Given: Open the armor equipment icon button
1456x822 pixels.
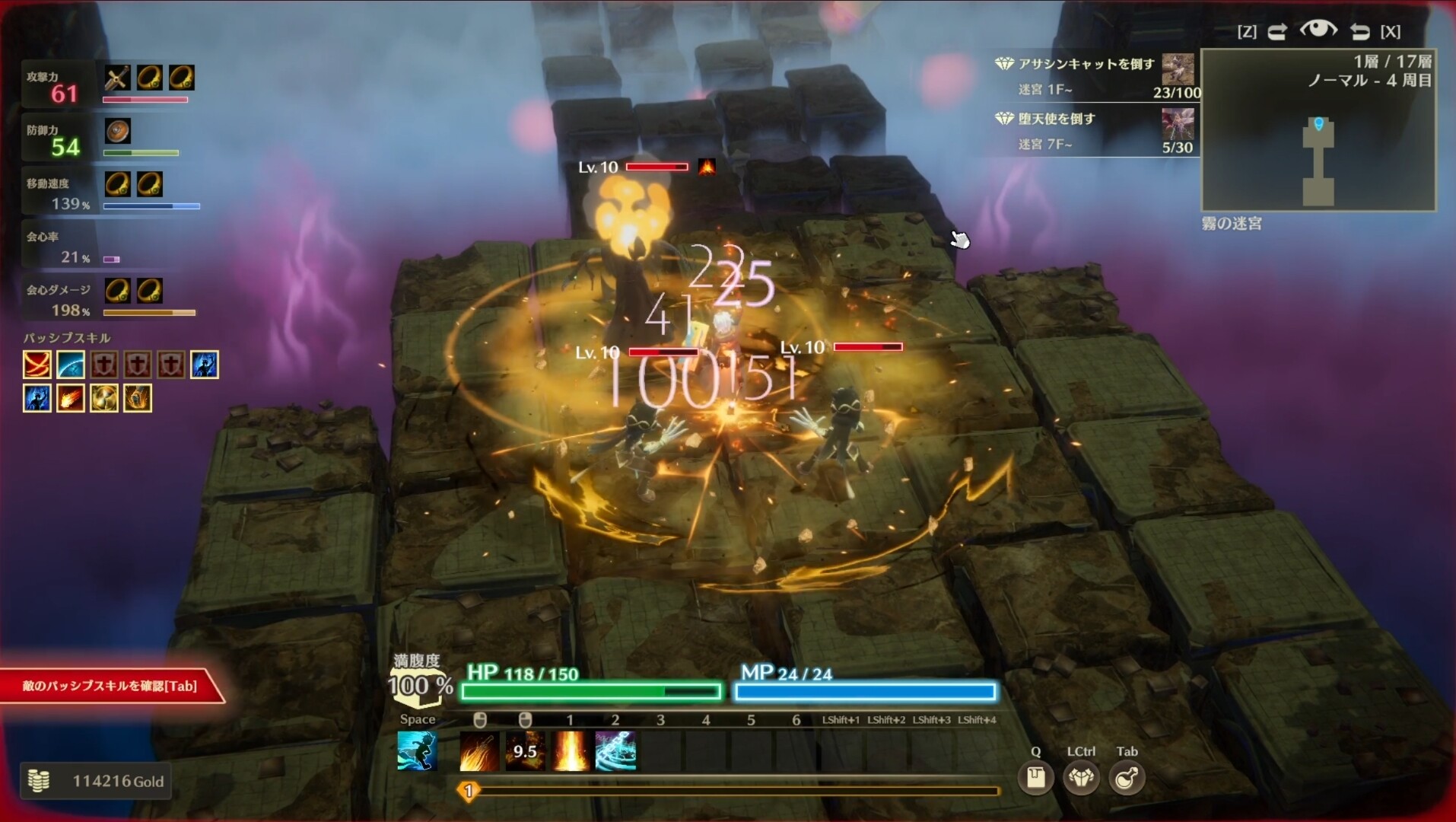Looking at the screenshot, I should (1081, 778).
